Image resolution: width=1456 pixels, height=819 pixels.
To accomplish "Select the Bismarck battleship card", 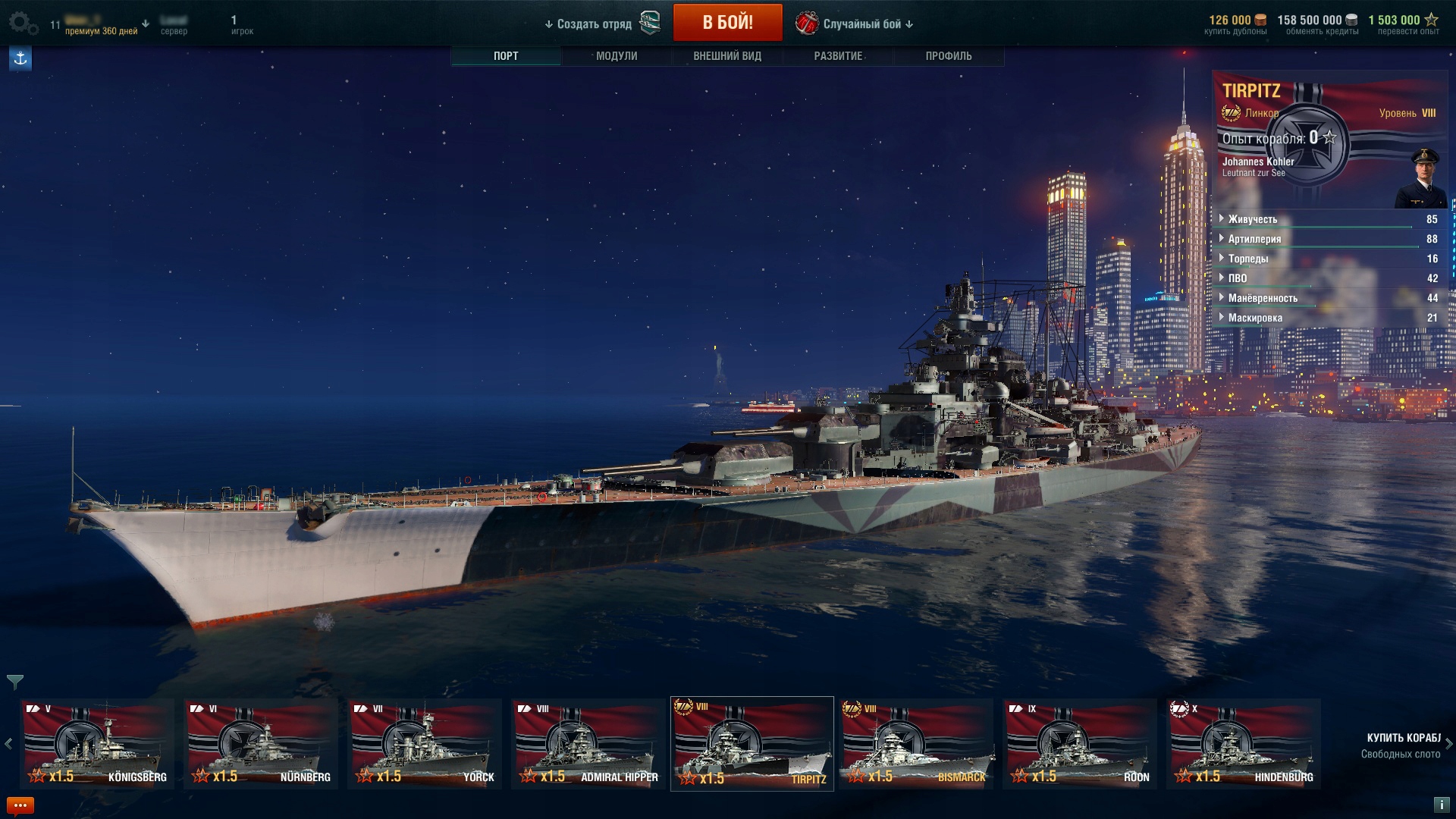I will click(x=916, y=743).
